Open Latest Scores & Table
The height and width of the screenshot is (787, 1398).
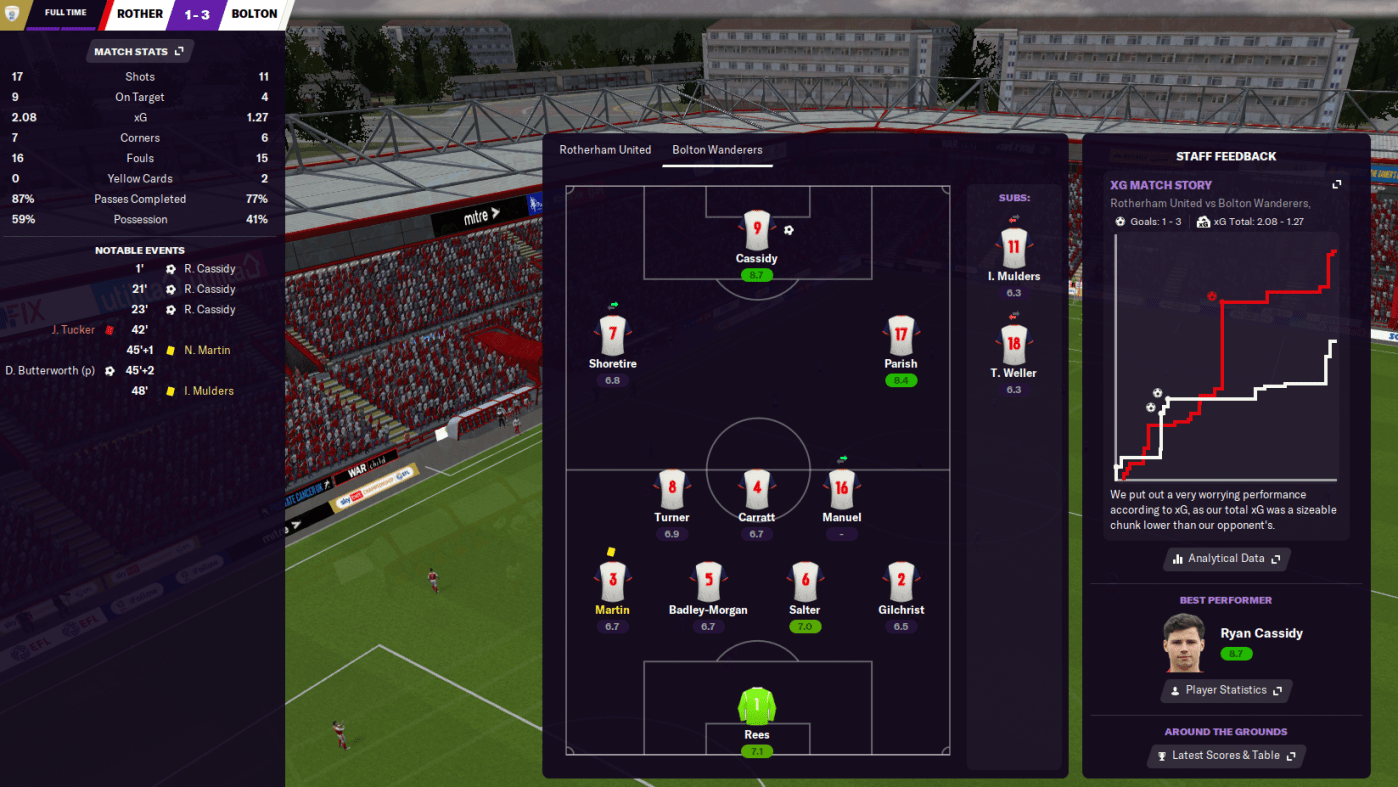click(x=1227, y=756)
